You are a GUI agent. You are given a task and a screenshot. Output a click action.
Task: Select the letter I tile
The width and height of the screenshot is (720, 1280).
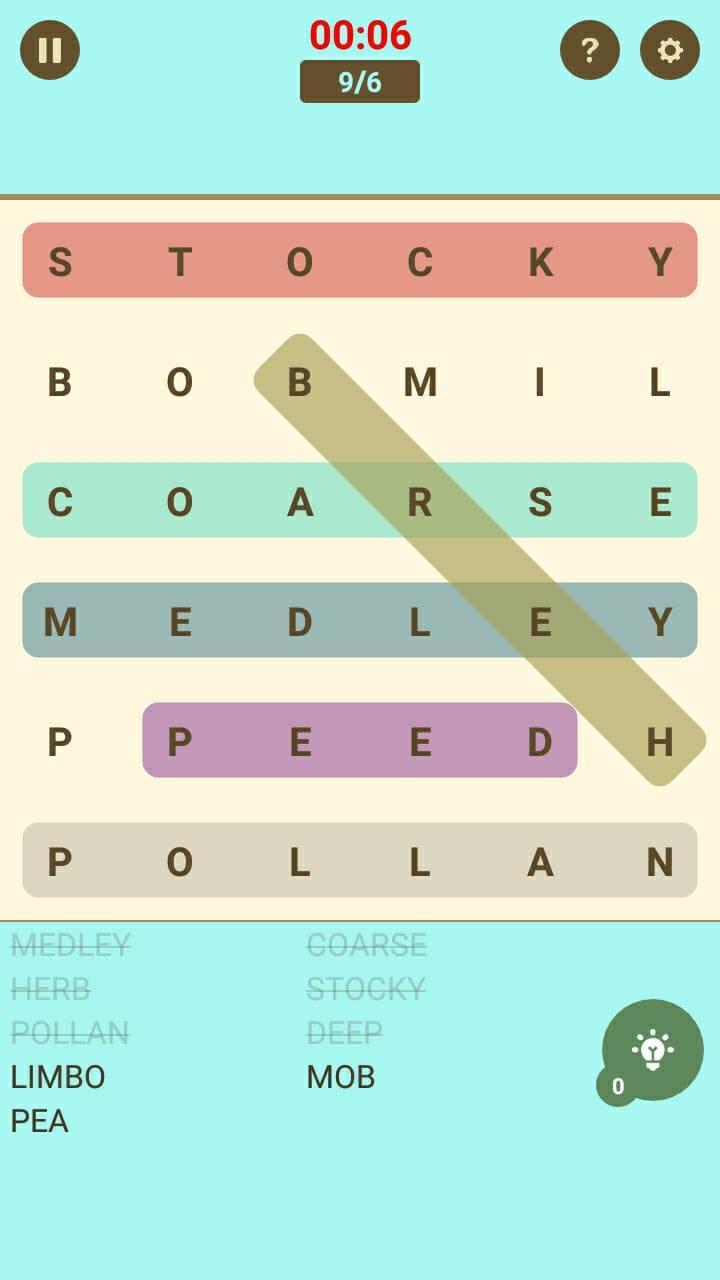click(x=540, y=382)
